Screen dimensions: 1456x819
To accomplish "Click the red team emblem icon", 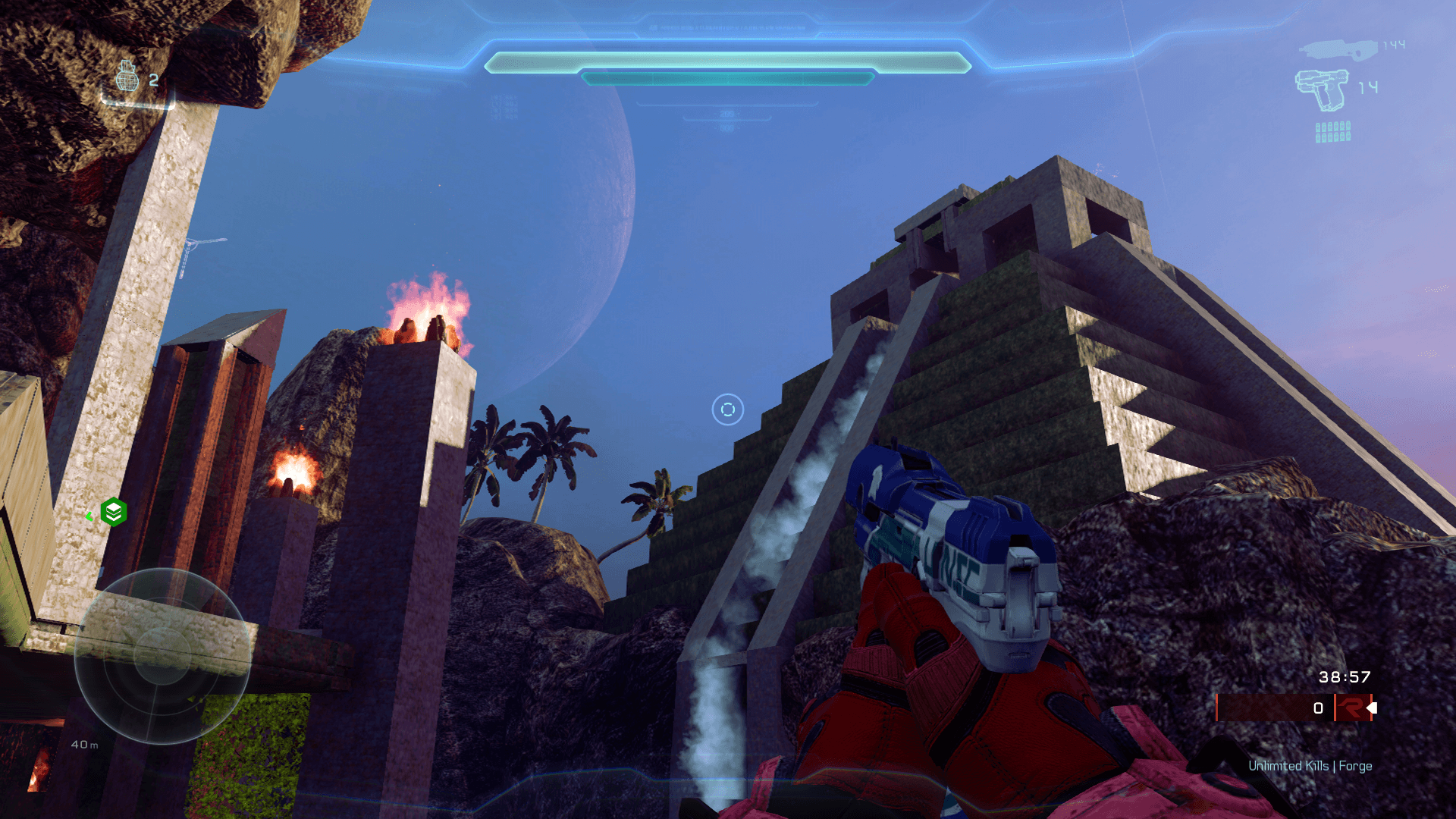I will tap(1351, 708).
